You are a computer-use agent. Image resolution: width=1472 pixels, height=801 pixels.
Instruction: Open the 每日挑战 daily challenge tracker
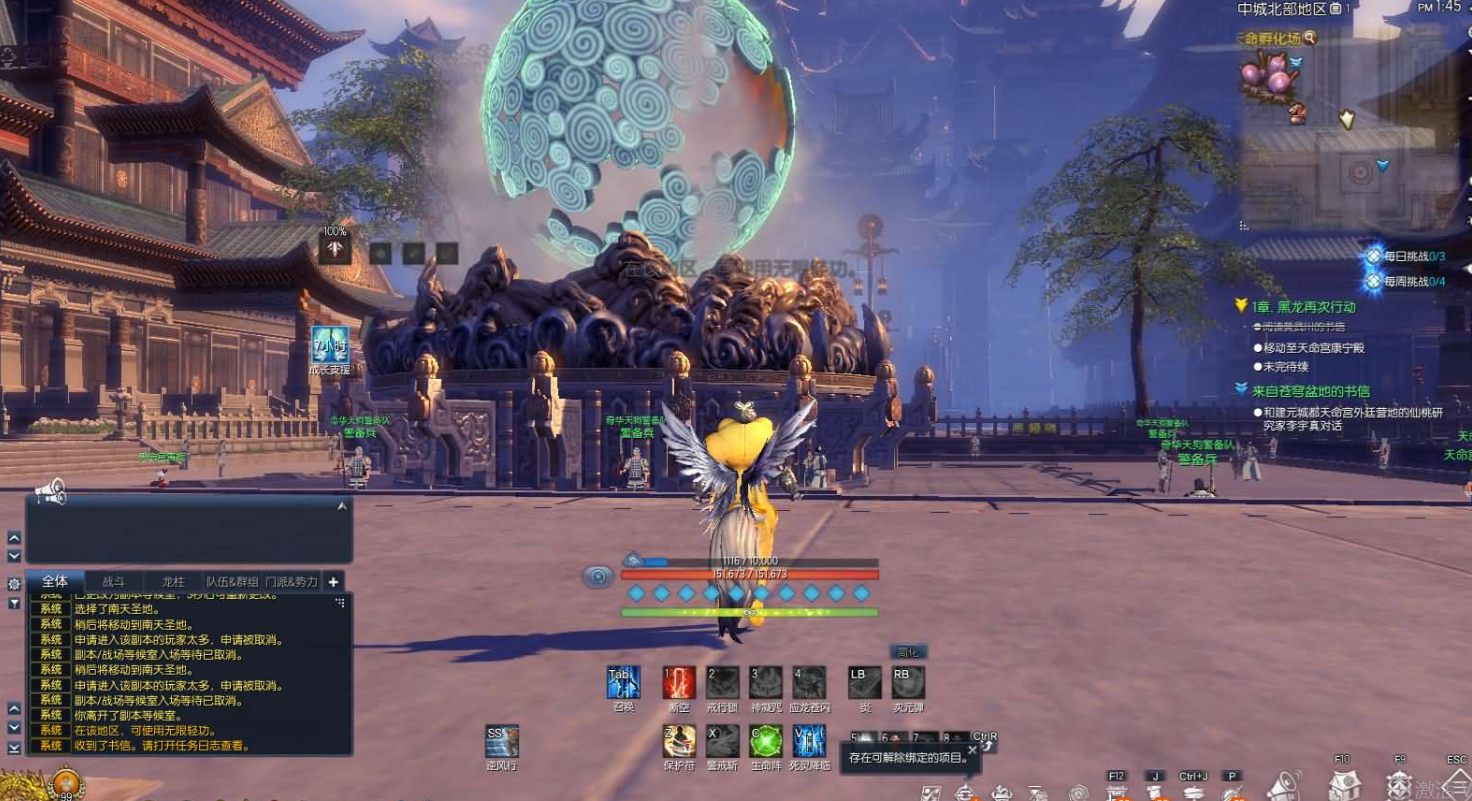[x=1409, y=256]
